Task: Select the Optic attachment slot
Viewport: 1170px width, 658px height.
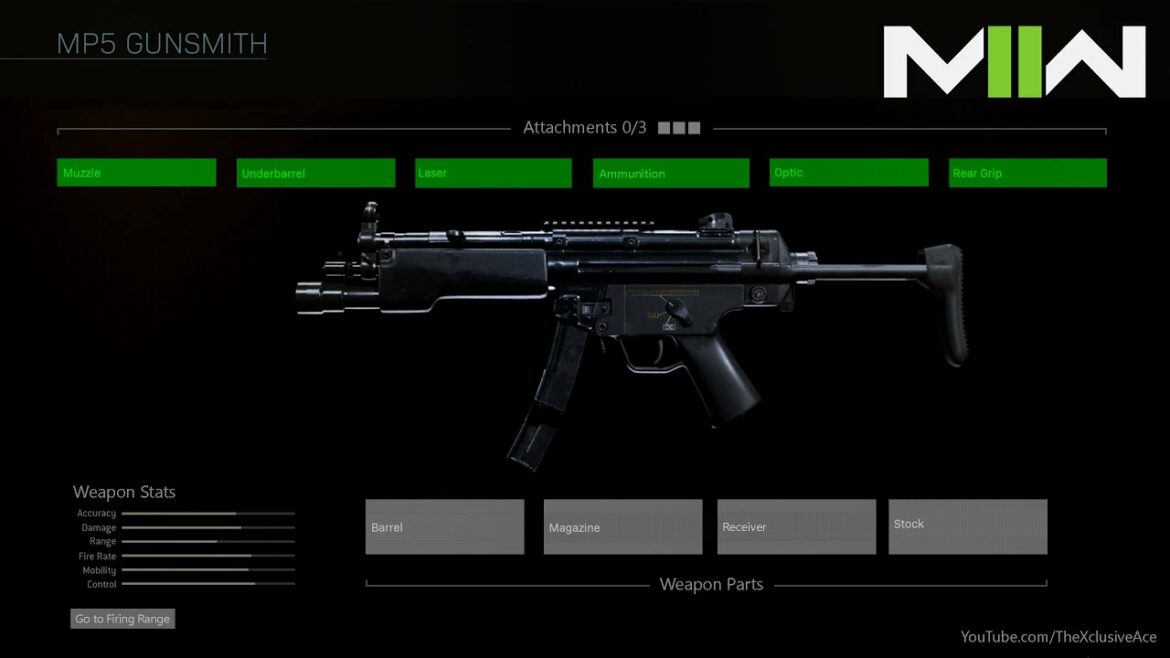Action: 848,172
